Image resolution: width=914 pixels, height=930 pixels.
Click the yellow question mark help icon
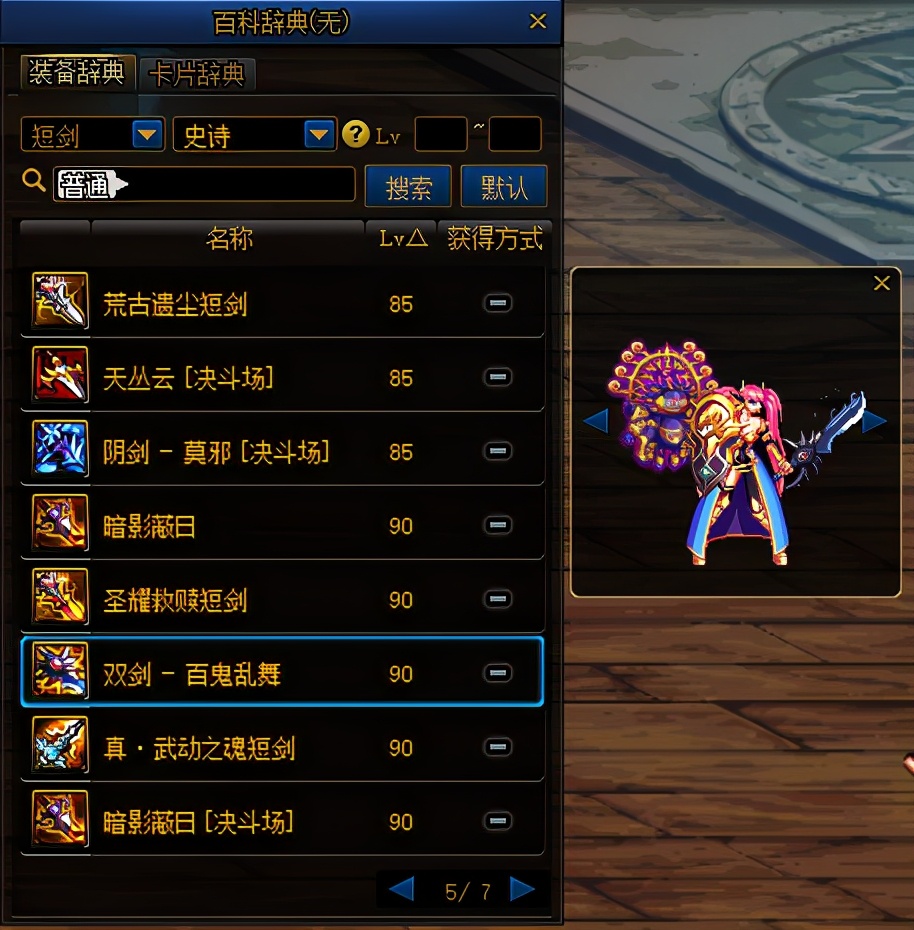point(355,134)
